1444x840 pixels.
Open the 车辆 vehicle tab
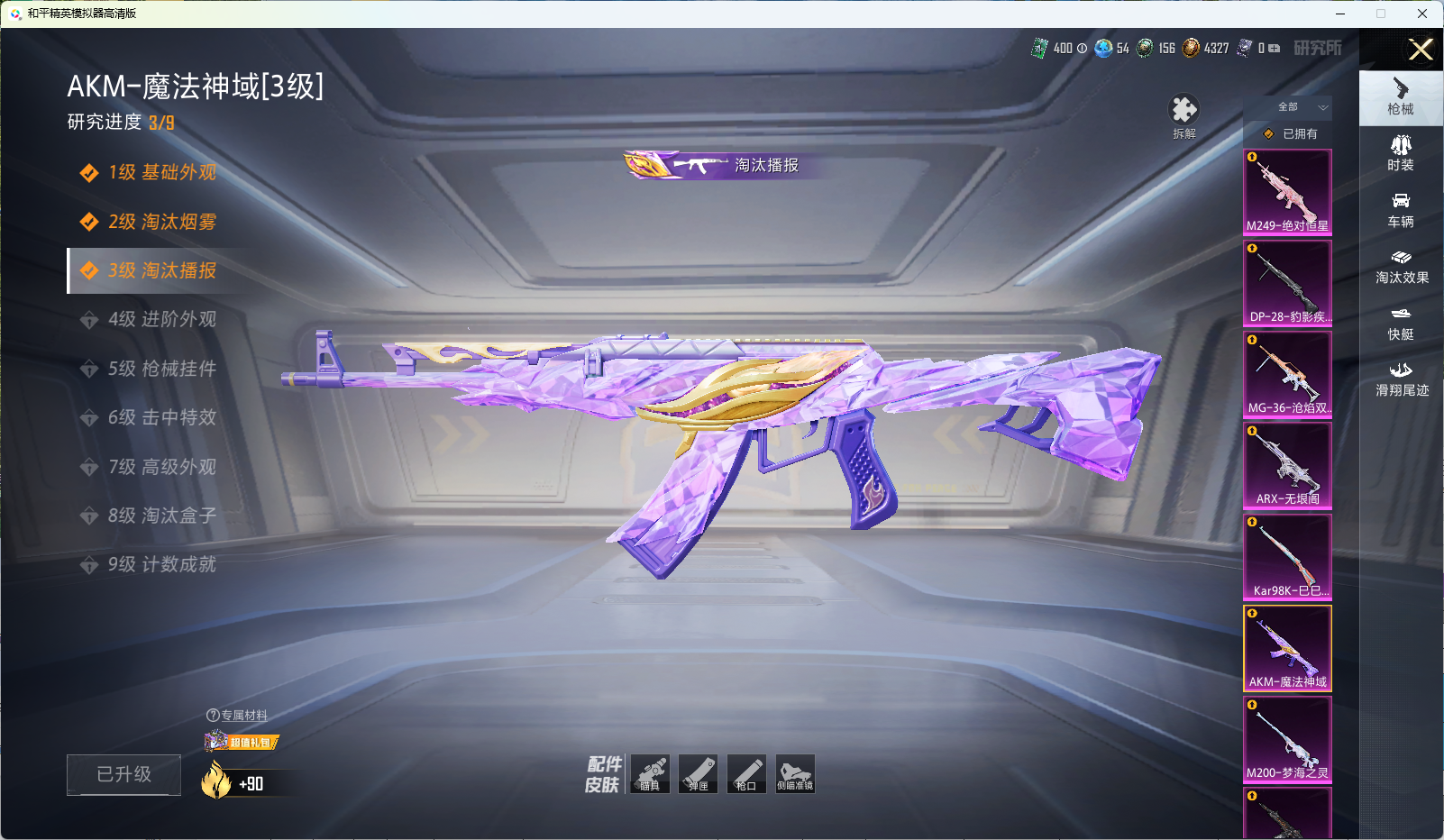[x=1401, y=209]
